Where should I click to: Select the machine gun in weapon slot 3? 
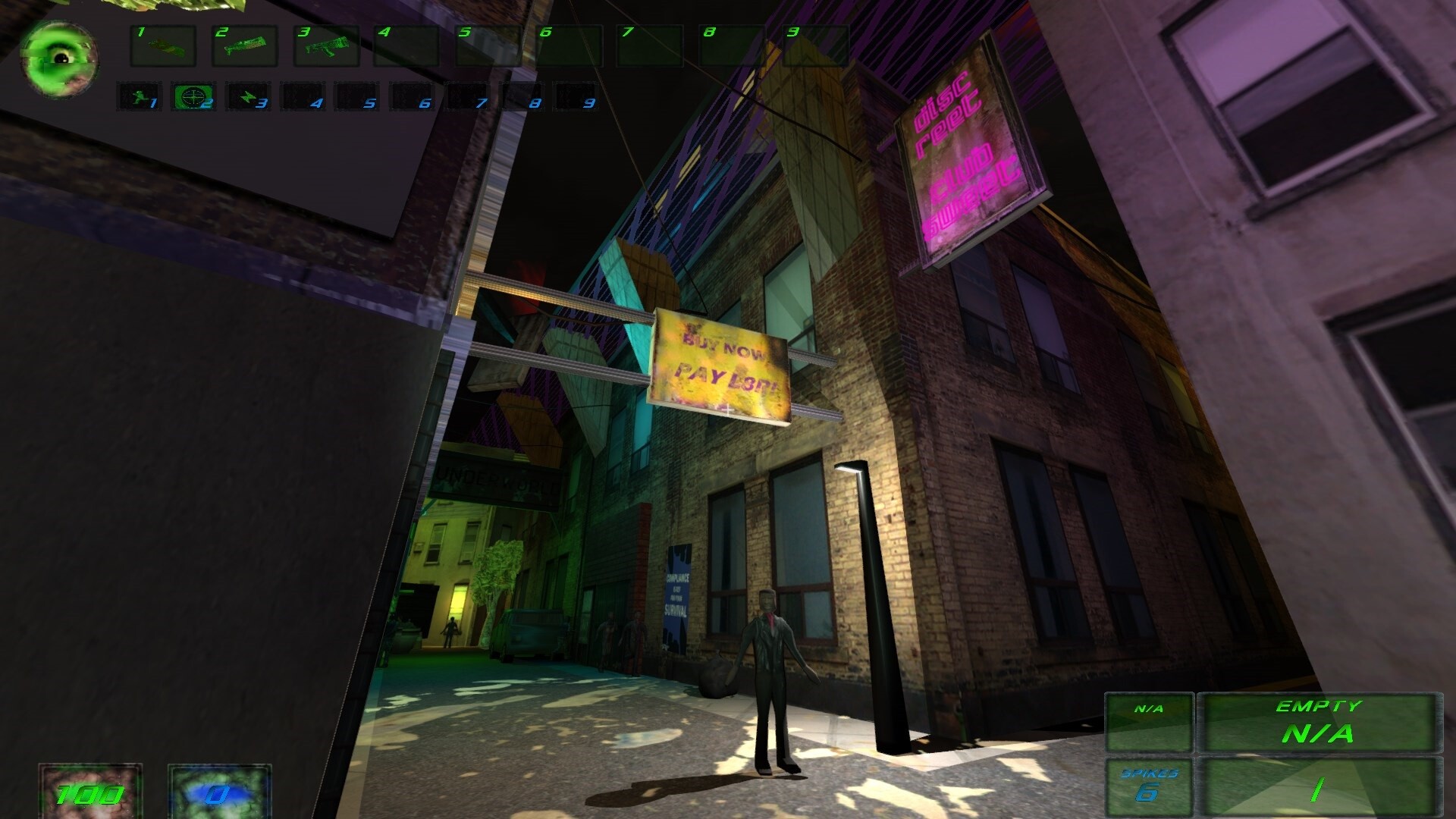326,45
